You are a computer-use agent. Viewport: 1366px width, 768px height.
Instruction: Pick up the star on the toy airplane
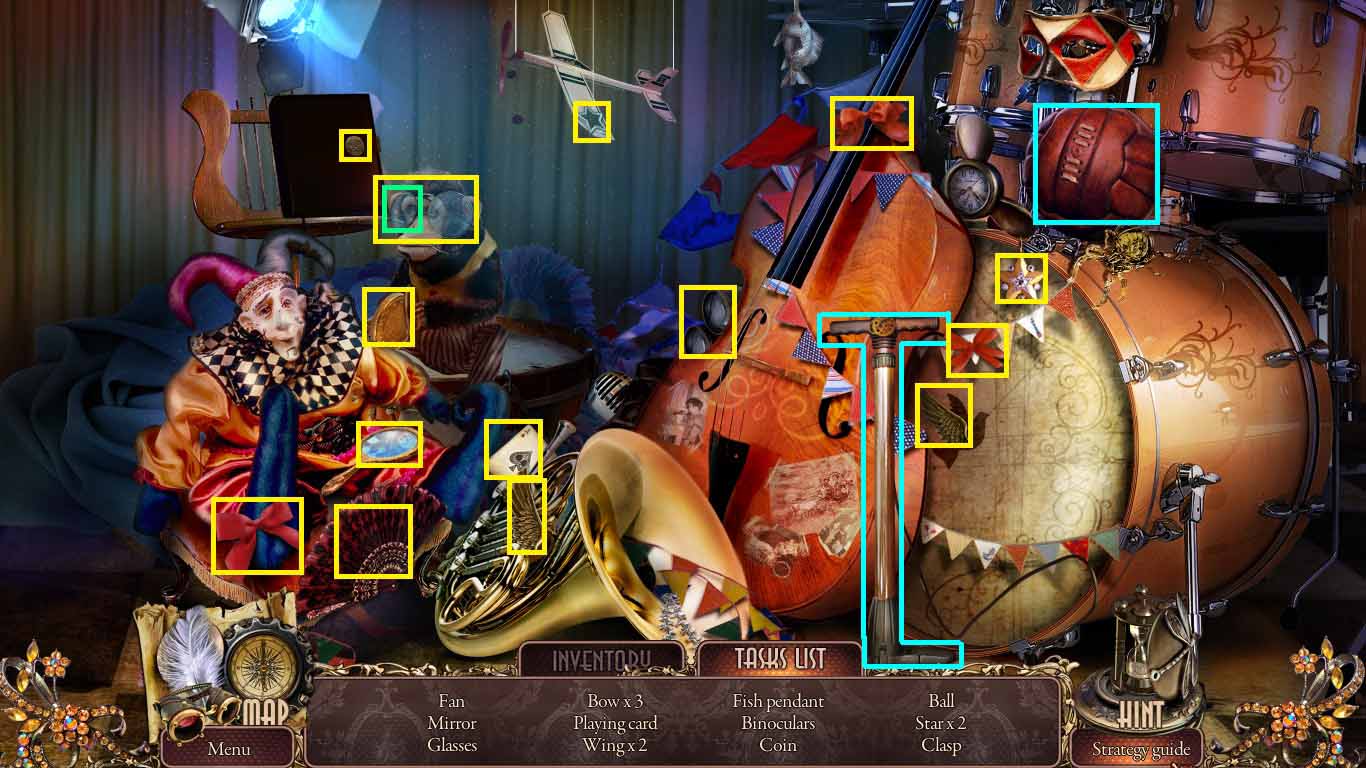(x=592, y=123)
